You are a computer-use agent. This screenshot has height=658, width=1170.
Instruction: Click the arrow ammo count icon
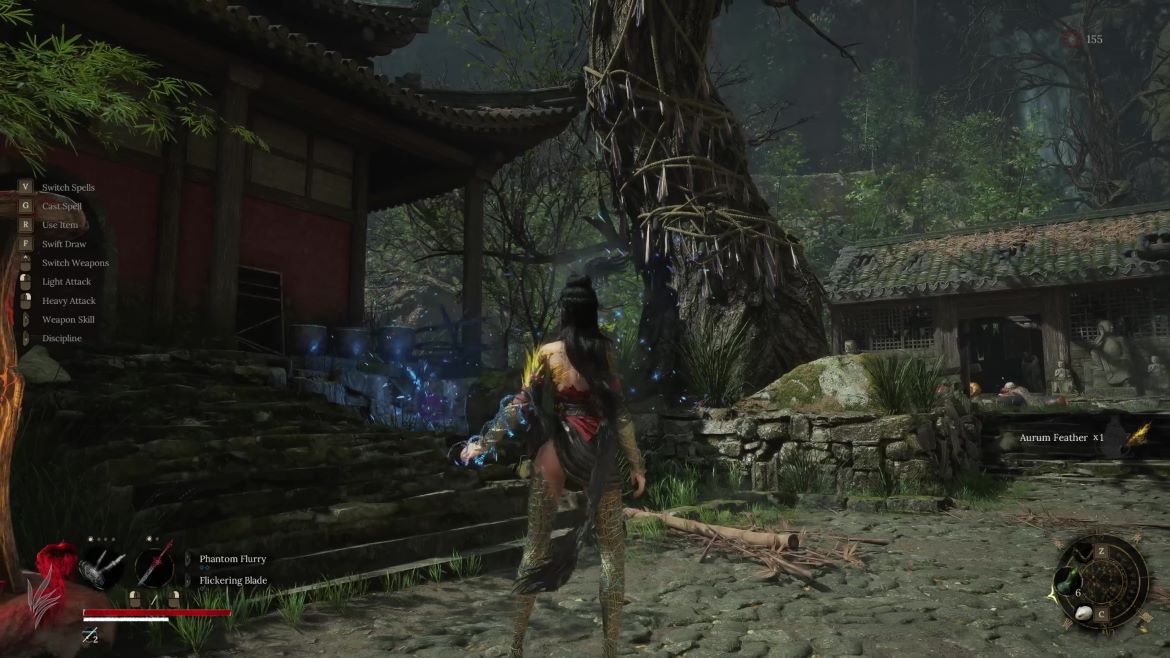[91, 637]
